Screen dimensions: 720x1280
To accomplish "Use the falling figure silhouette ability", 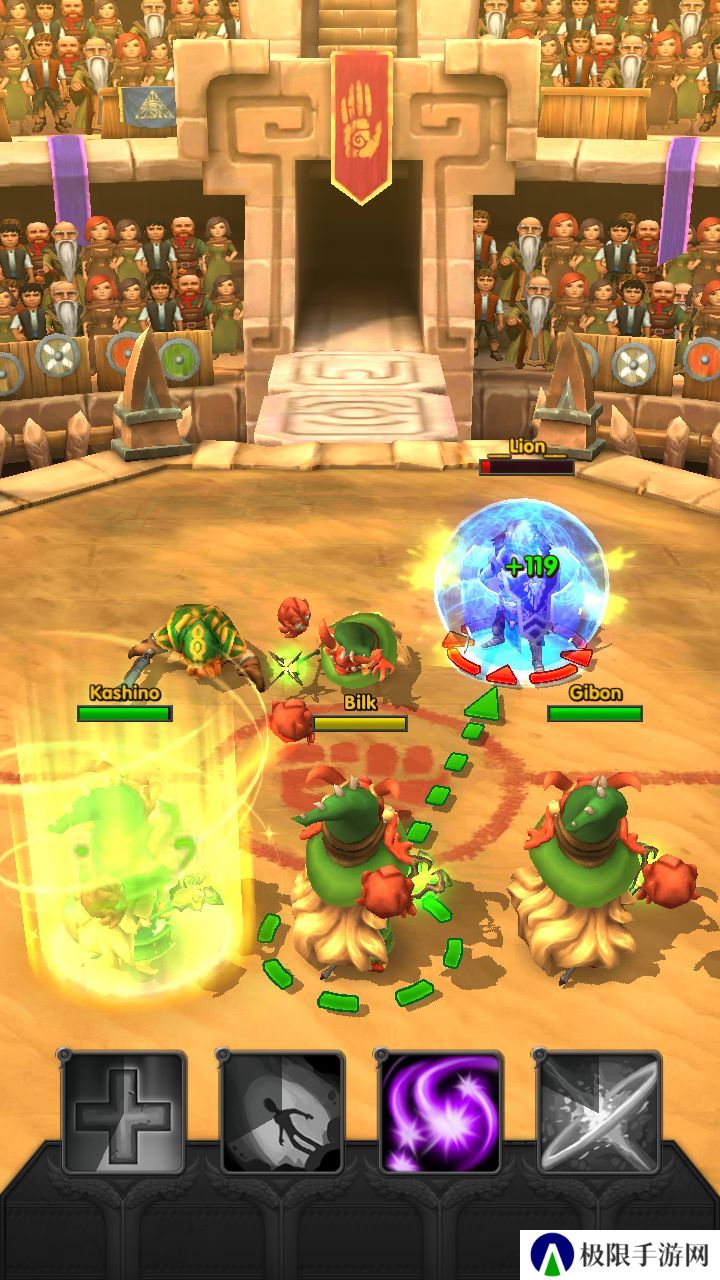I will pyautogui.click(x=282, y=1112).
